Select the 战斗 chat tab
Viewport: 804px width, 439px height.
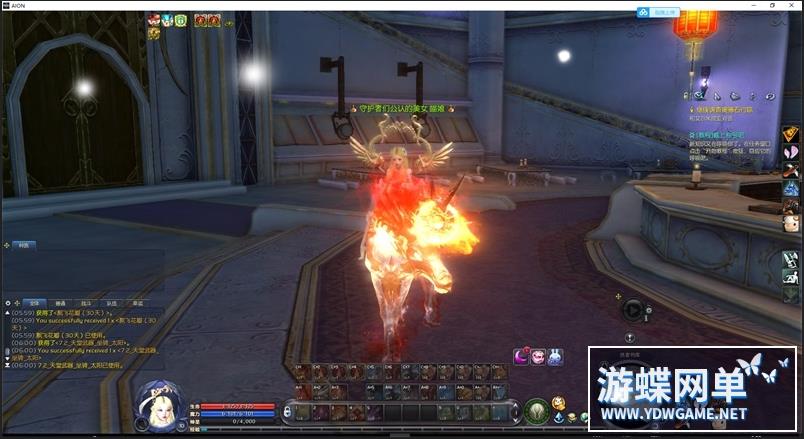(85, 302)
